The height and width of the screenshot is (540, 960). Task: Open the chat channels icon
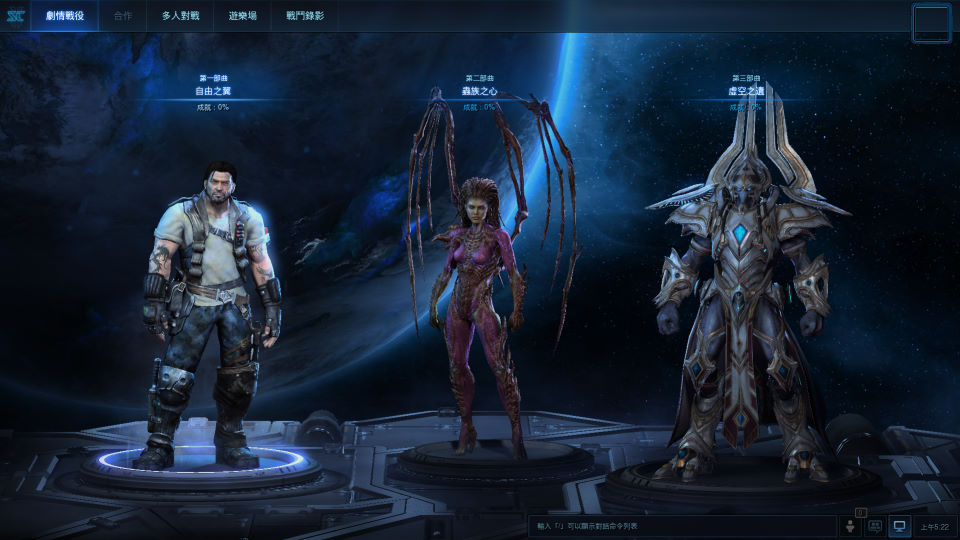click(x=875, y=526)
